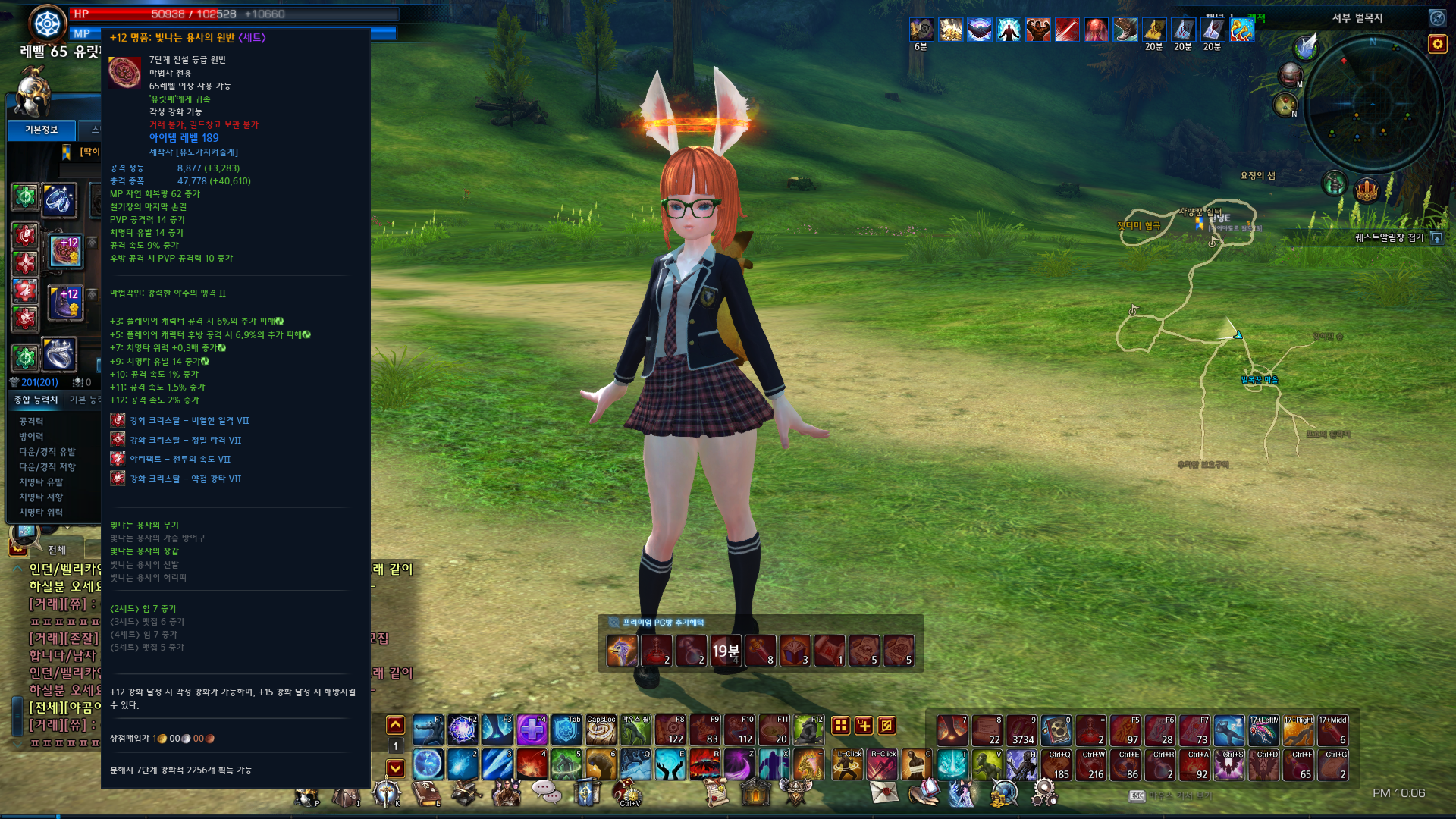Use the golden dragon skill icon
1456x819 pixels.
click(x=808, y=765)
